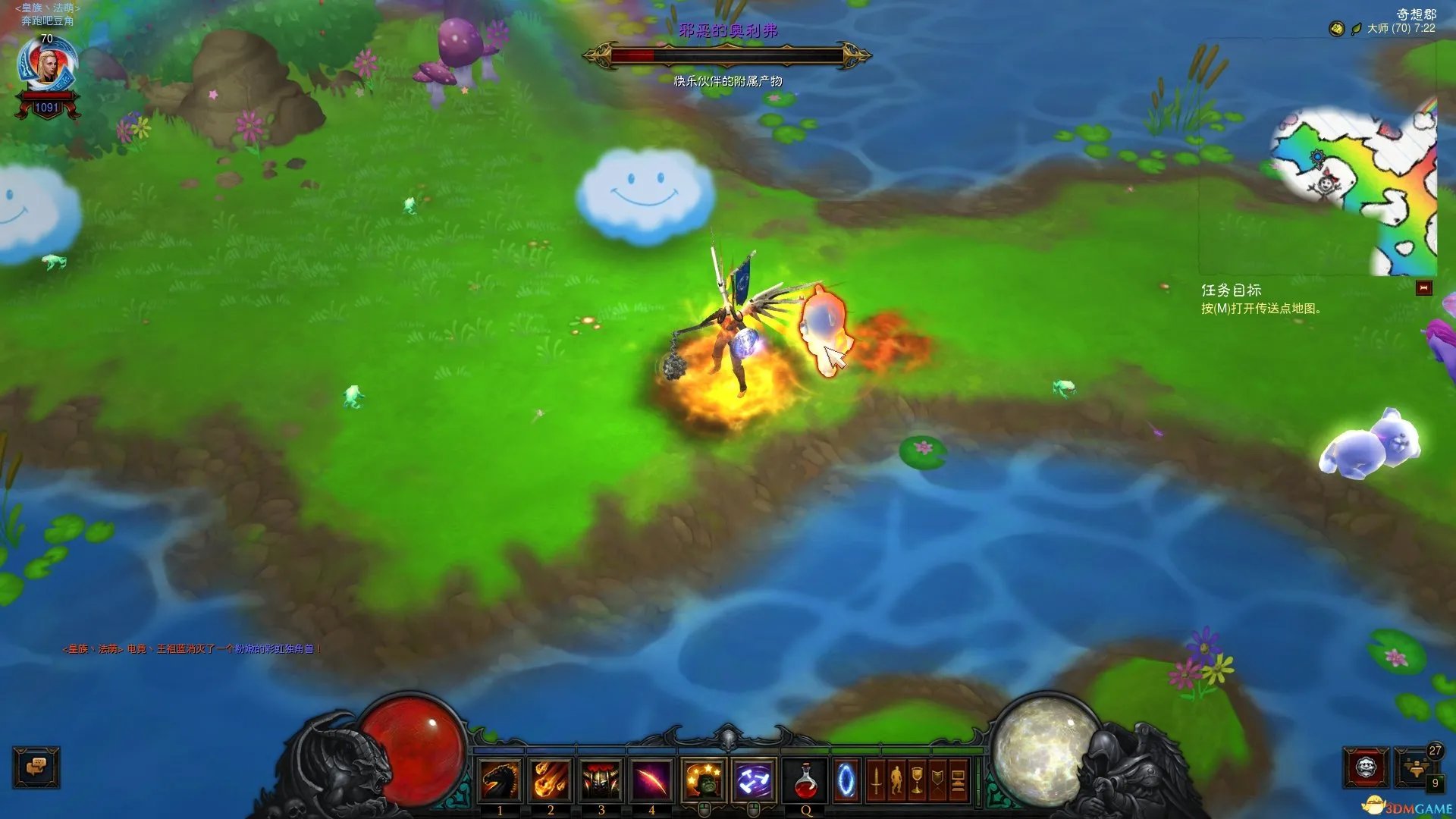Open the chat speech bubble button
Image resolution: width=1456 pixels, height=819 pixels.
(36, 767)
